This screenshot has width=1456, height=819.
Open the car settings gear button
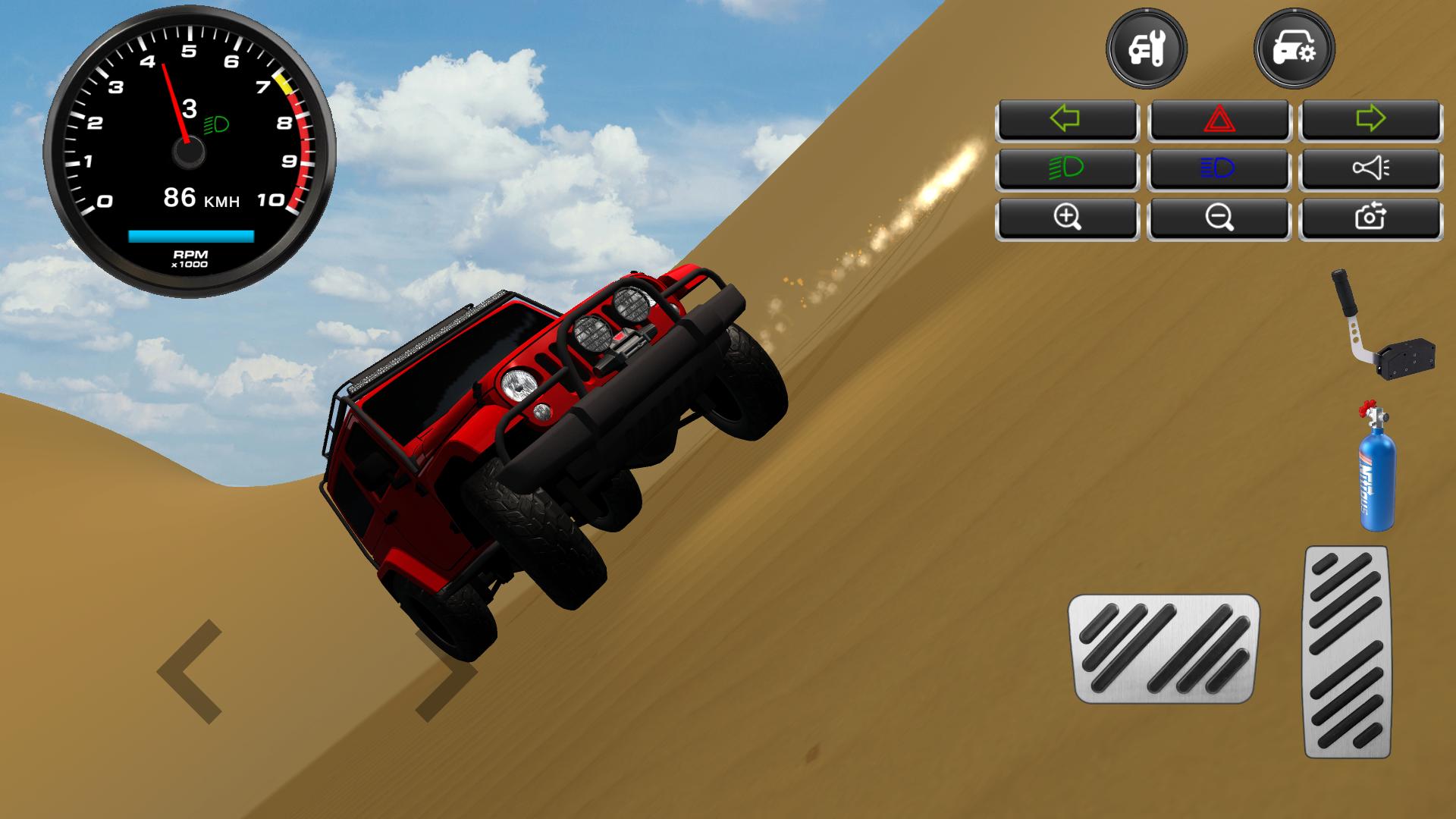click(1294, 50)
